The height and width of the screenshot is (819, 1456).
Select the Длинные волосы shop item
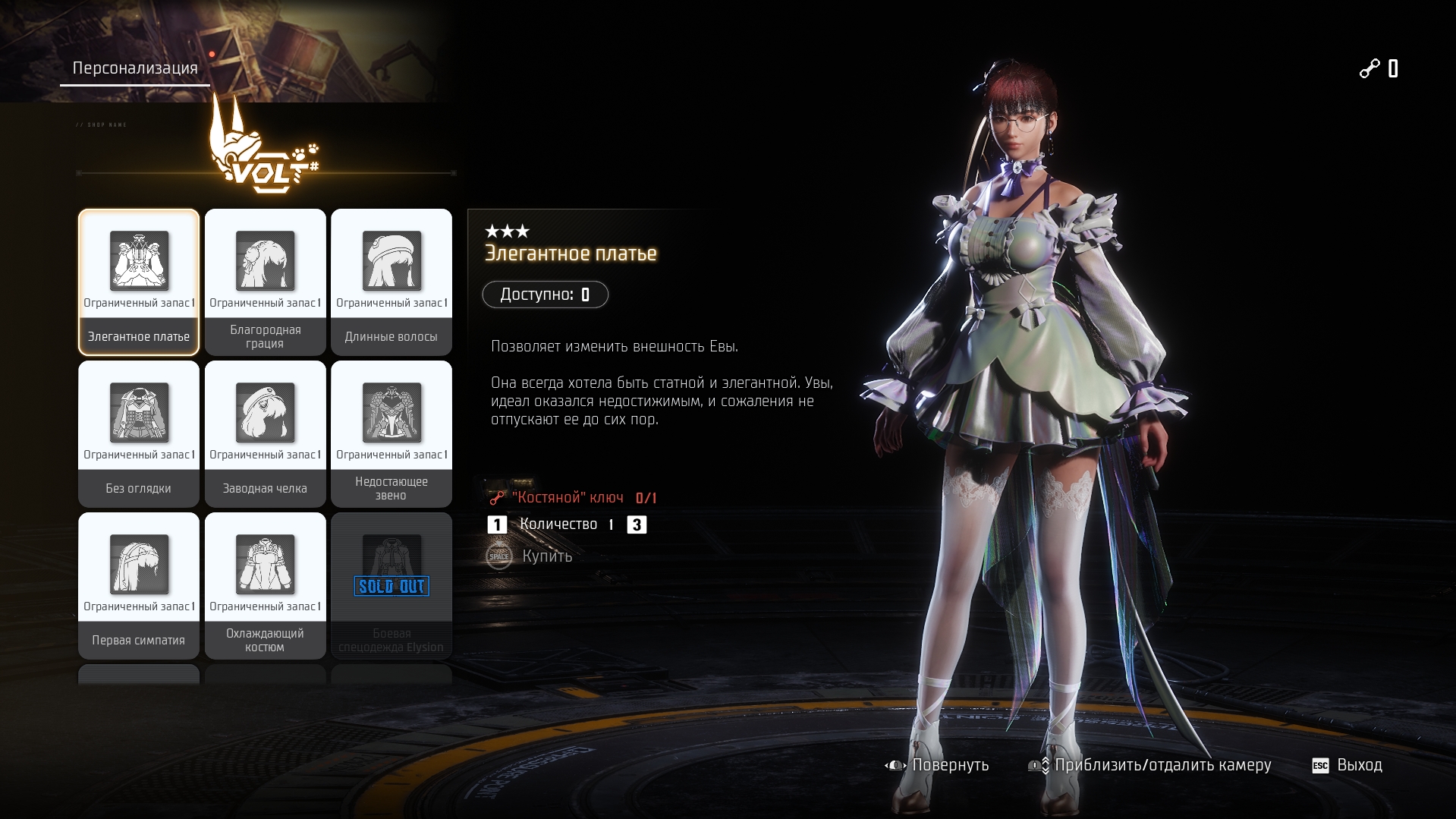(392, 282)
